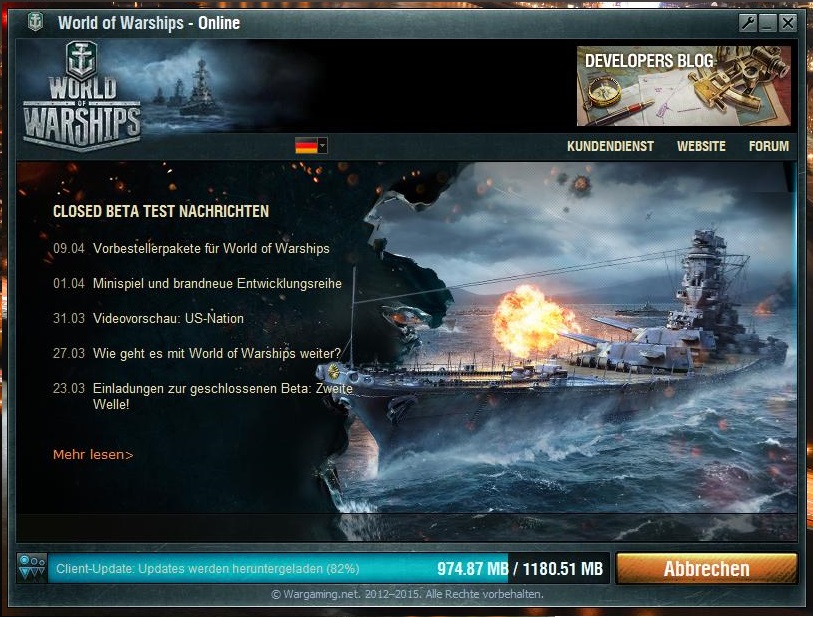This screenshot has height=617, width=813.
Task: Visit the Forum link
Action: pos(768,146)
